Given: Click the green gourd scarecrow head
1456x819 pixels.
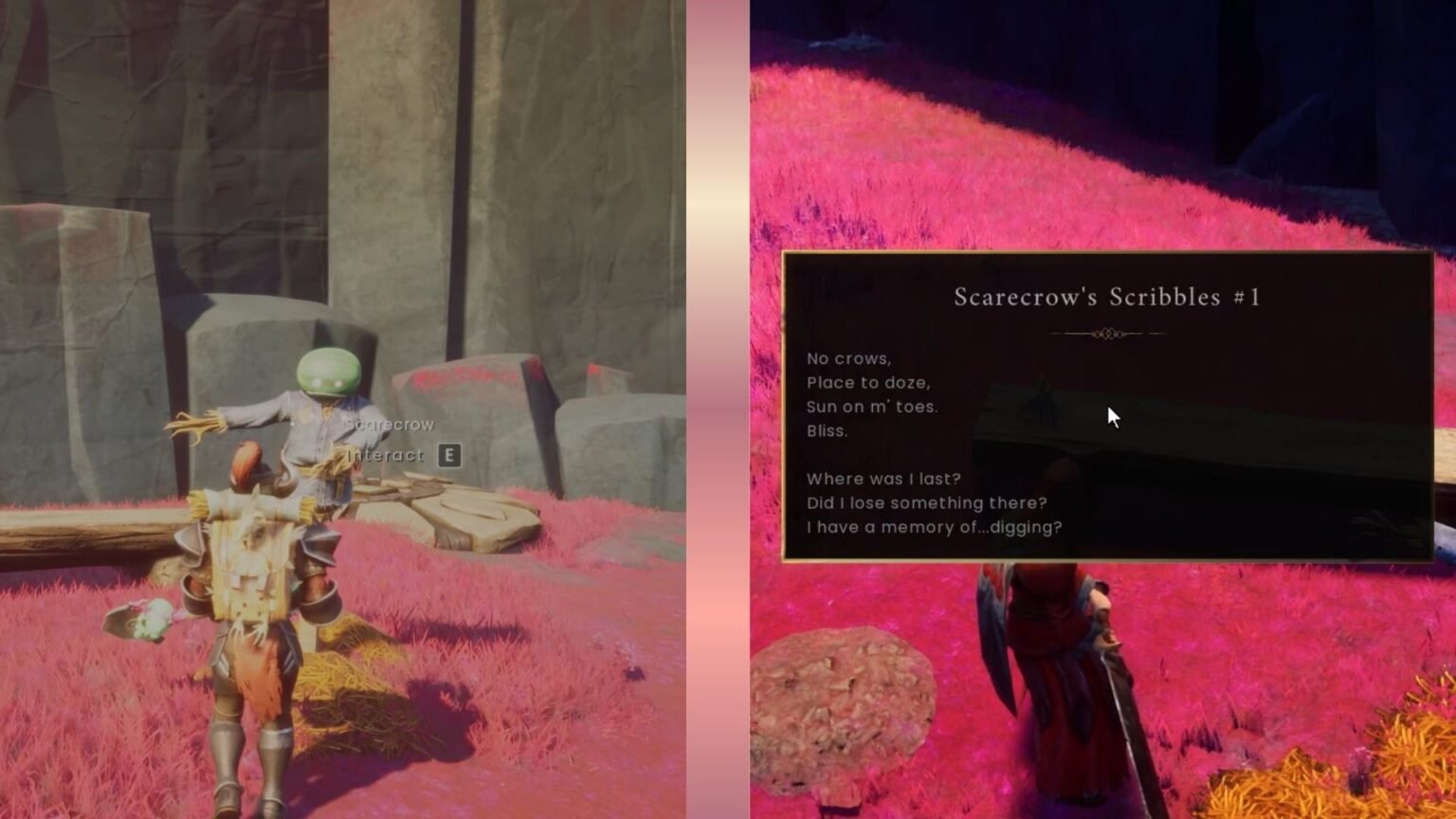Looking at the screenshot, I should click(x=327, y=370).
